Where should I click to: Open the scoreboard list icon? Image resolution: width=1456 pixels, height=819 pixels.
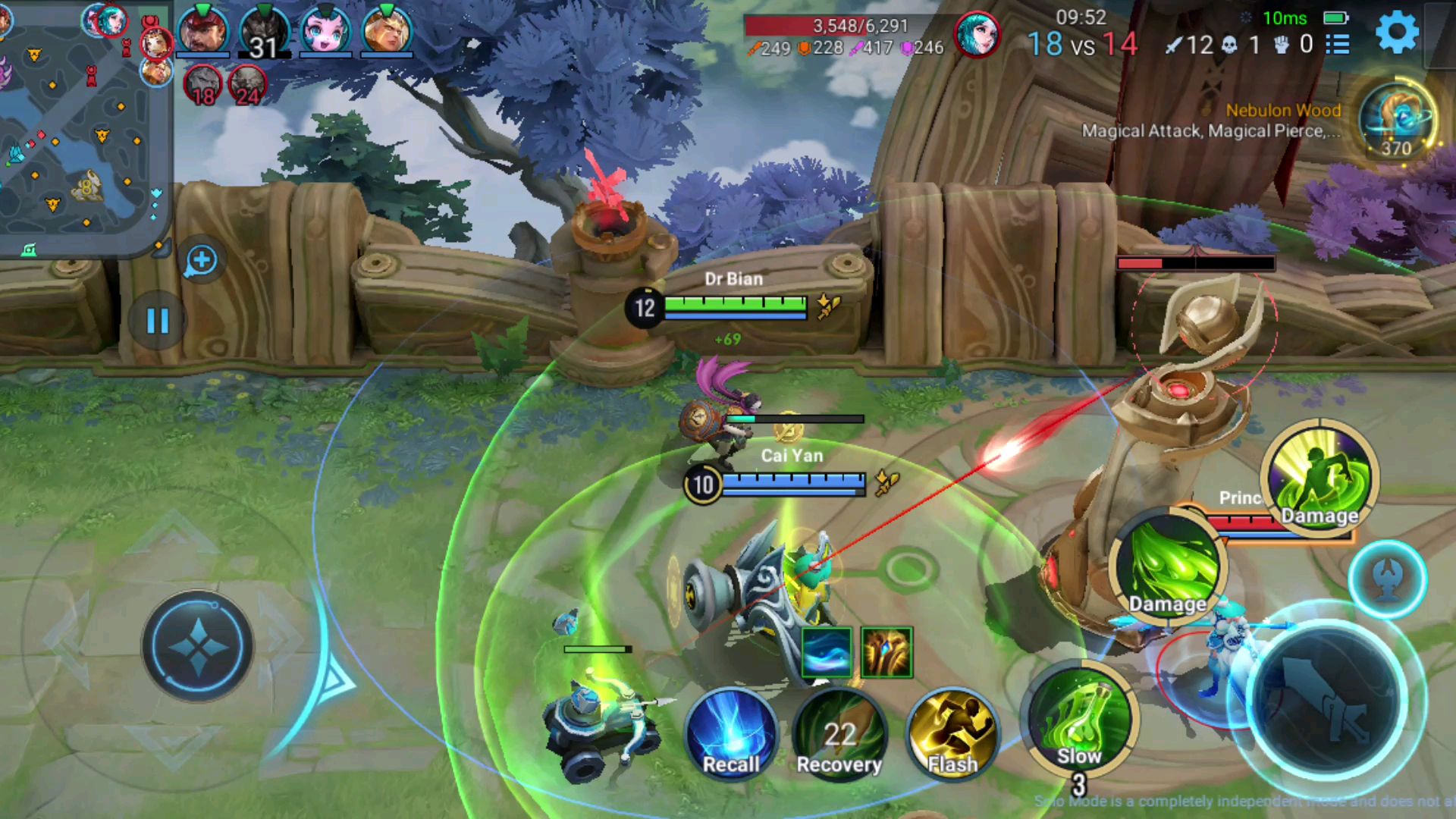pyautogui.click(x=1338, y=45)
